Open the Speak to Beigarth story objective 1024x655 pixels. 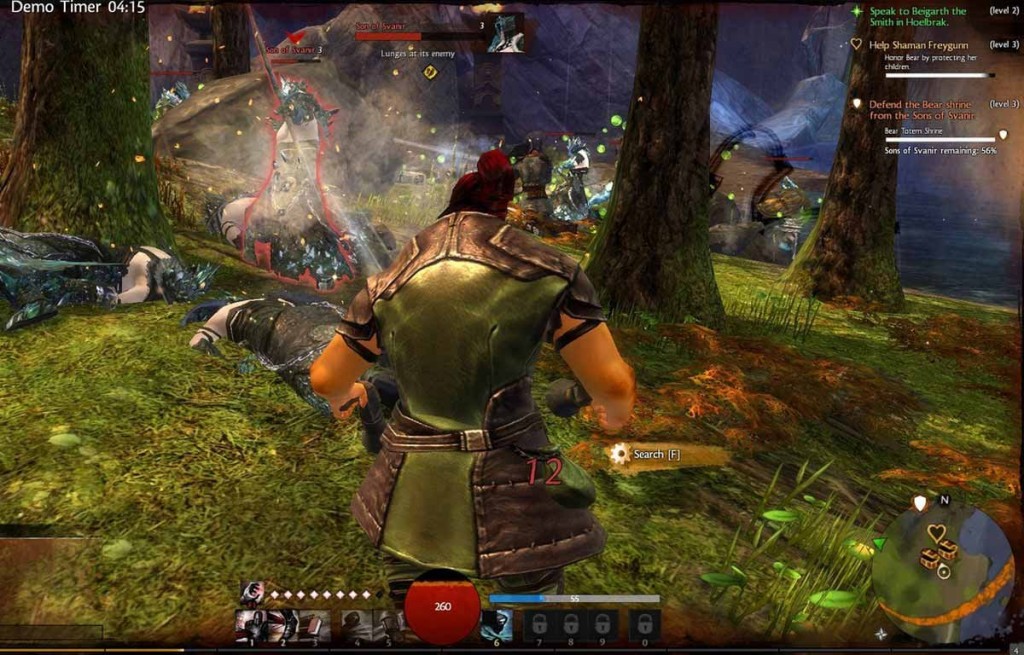pos(917,17)
